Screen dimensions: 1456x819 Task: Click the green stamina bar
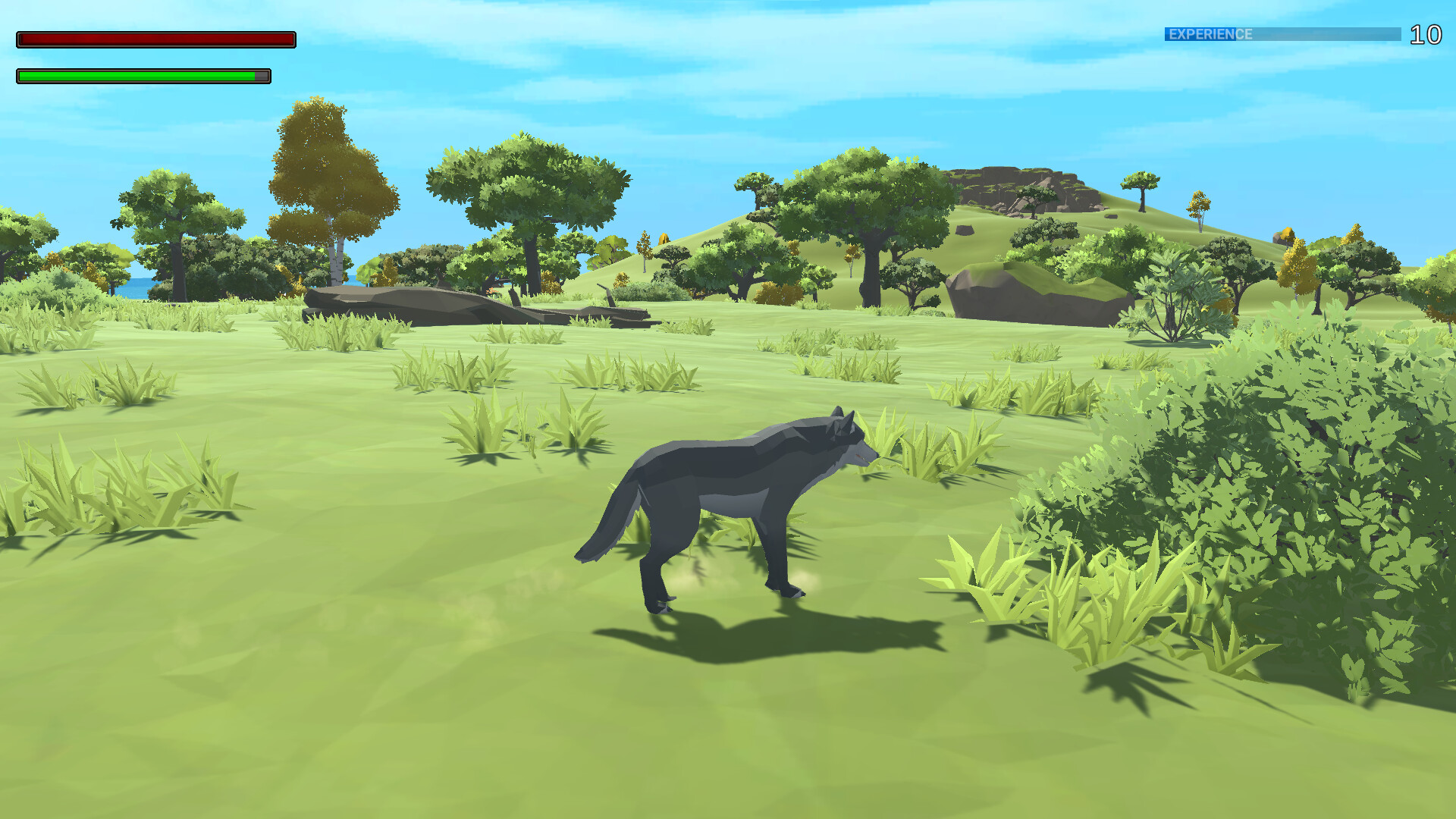coord(136,76)
